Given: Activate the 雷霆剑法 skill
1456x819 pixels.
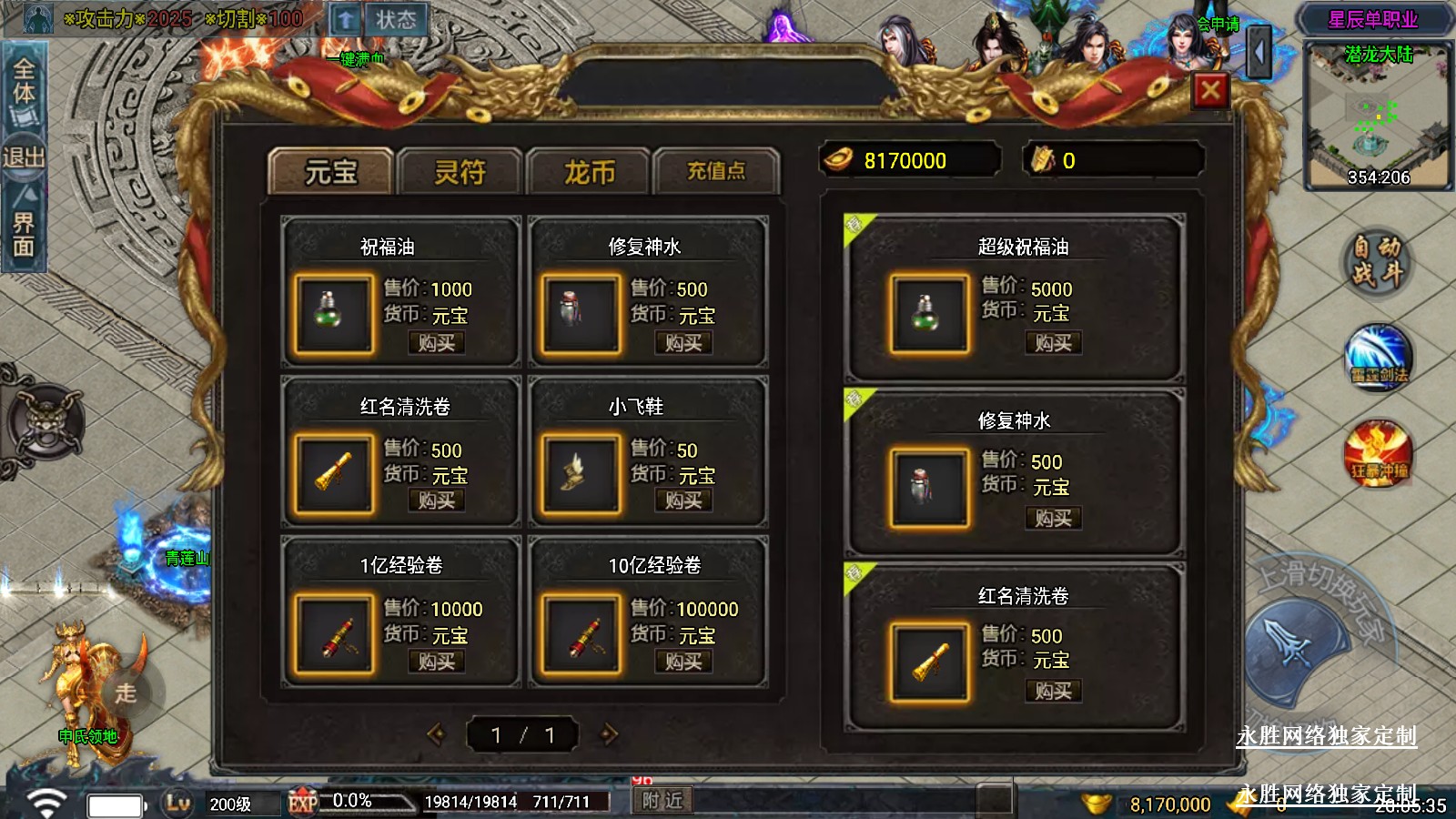Looking at the screenshot, I should (x=1379, y=356).
